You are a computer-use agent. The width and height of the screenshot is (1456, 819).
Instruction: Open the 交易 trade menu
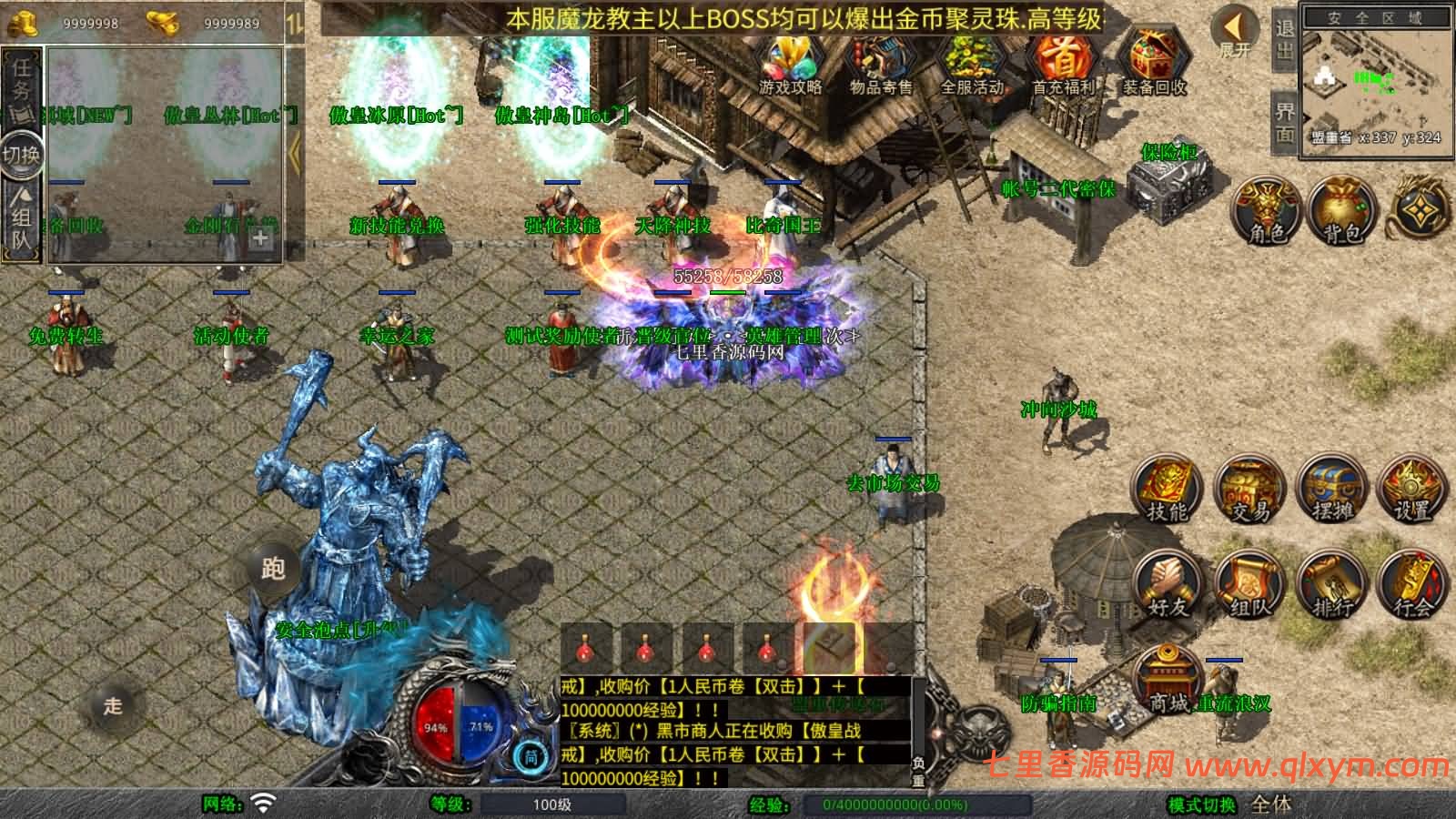coord(1250,490)
